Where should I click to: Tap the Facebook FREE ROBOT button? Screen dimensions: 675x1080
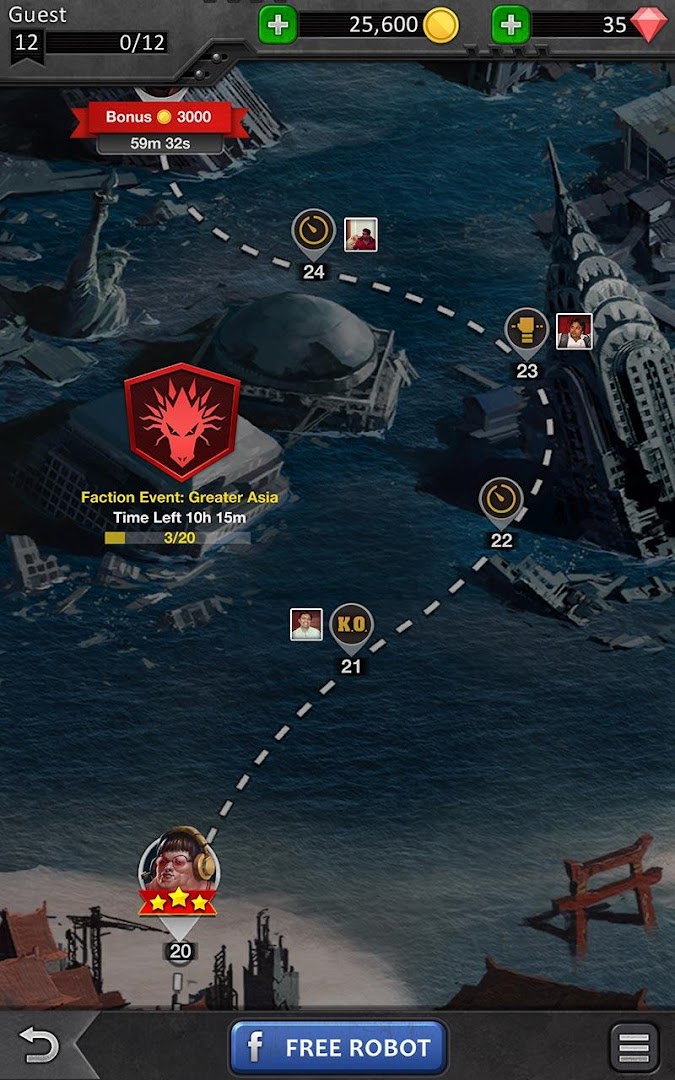pyautogui.click(x=337, y=1048)
